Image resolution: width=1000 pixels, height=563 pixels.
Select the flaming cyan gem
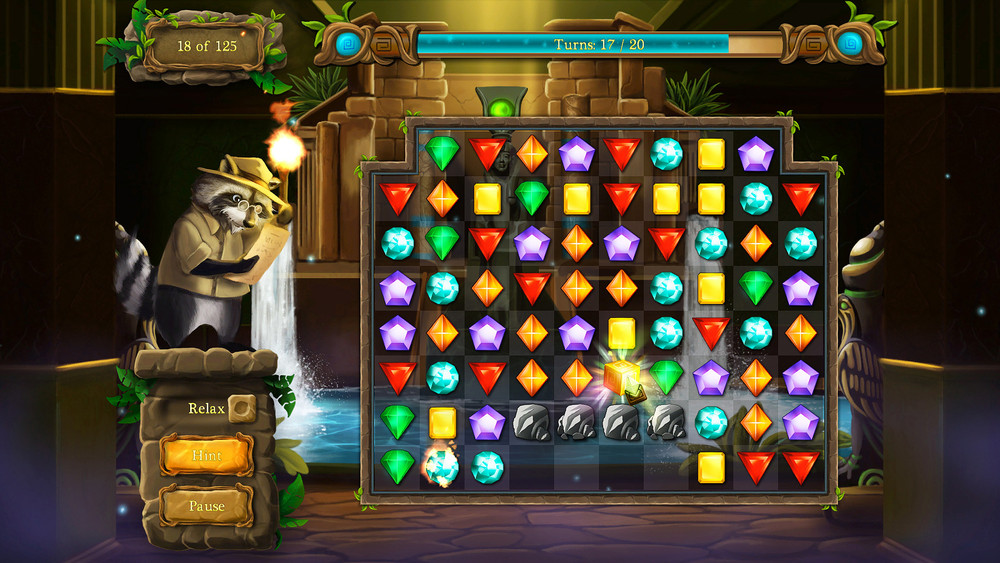pyautogui.click(x=441, y=465)
